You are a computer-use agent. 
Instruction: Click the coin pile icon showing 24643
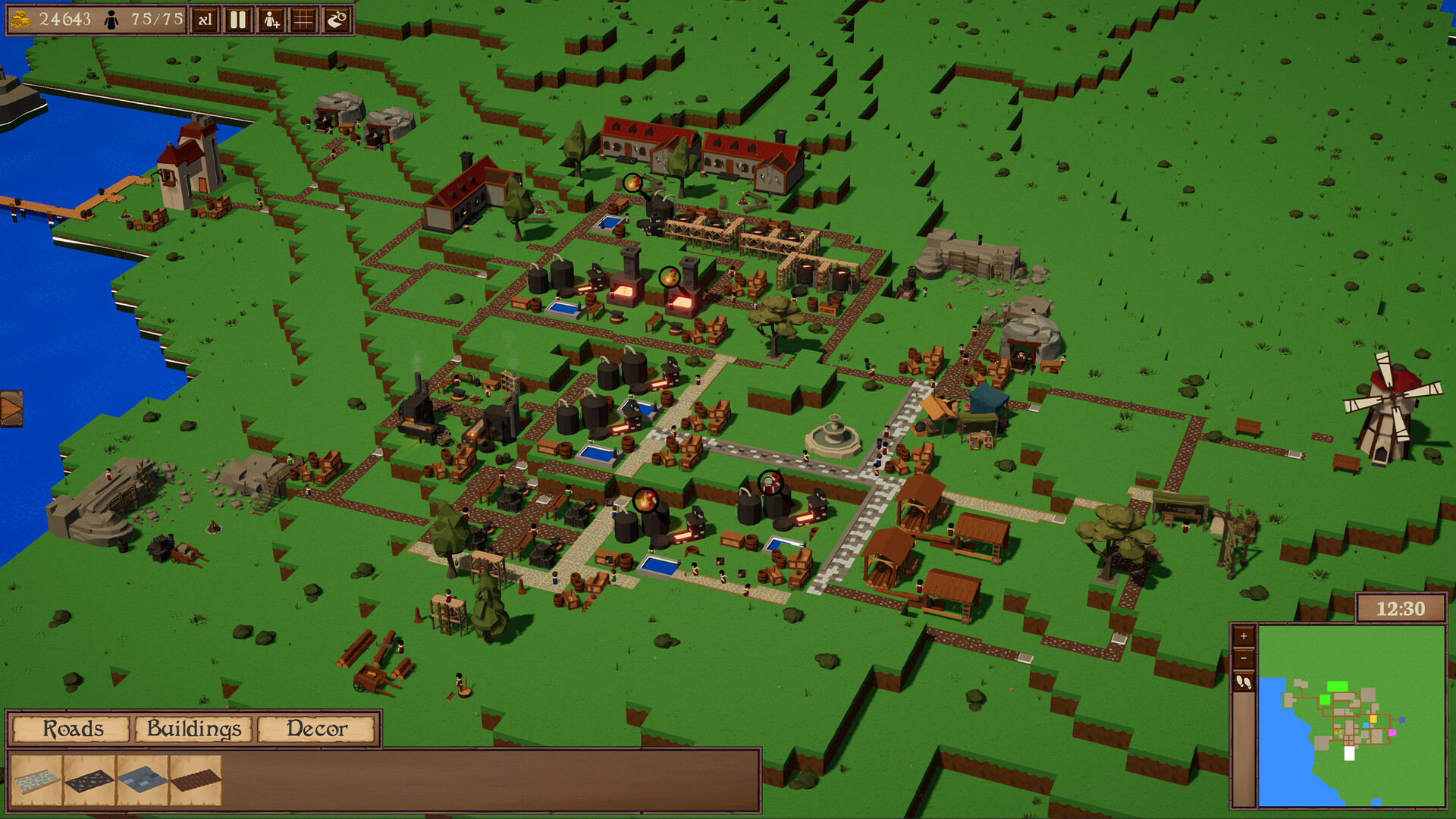(20, 18)
